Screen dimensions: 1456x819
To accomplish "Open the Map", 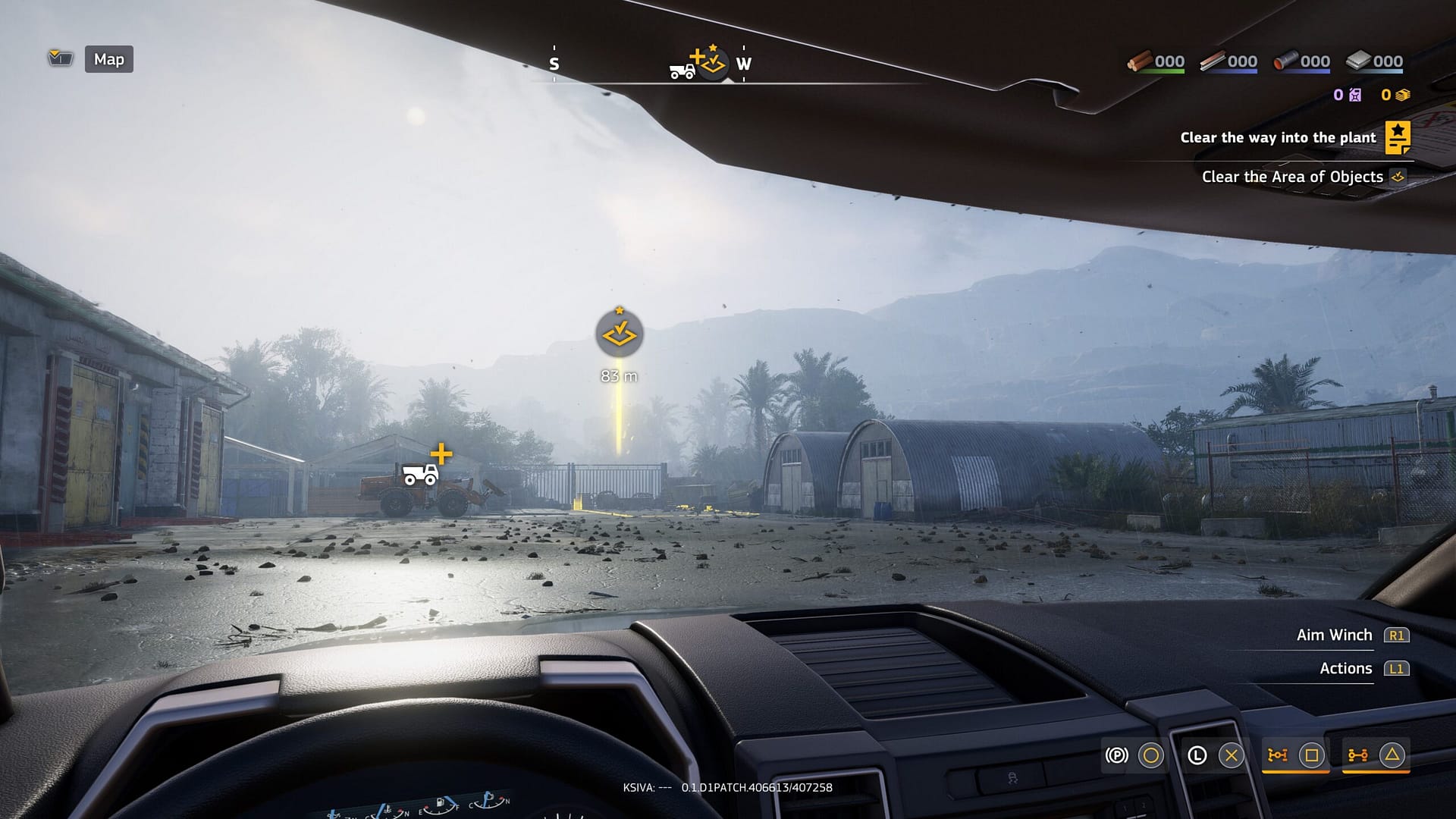I will click(x=108, y=59).
